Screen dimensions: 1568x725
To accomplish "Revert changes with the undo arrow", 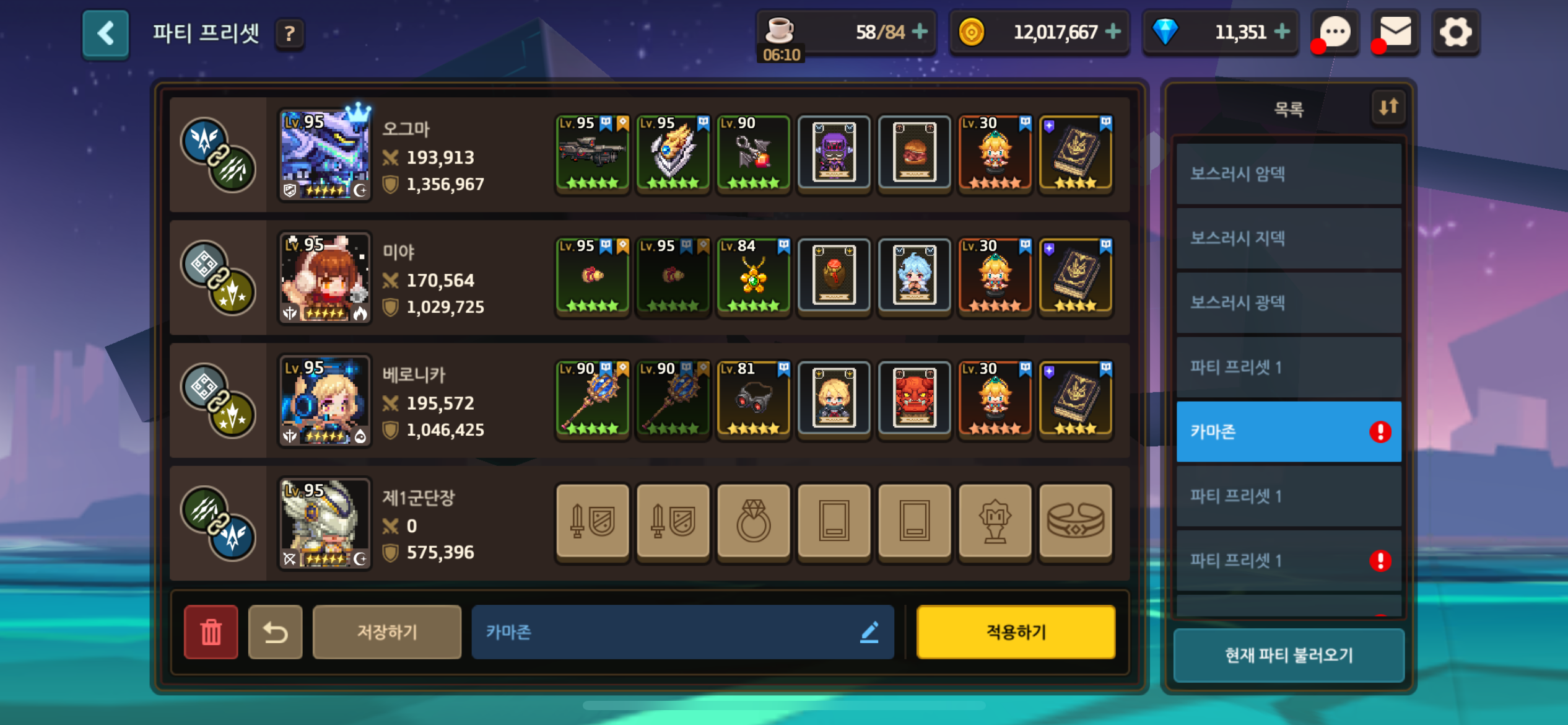I will click(x=276, y=632).
